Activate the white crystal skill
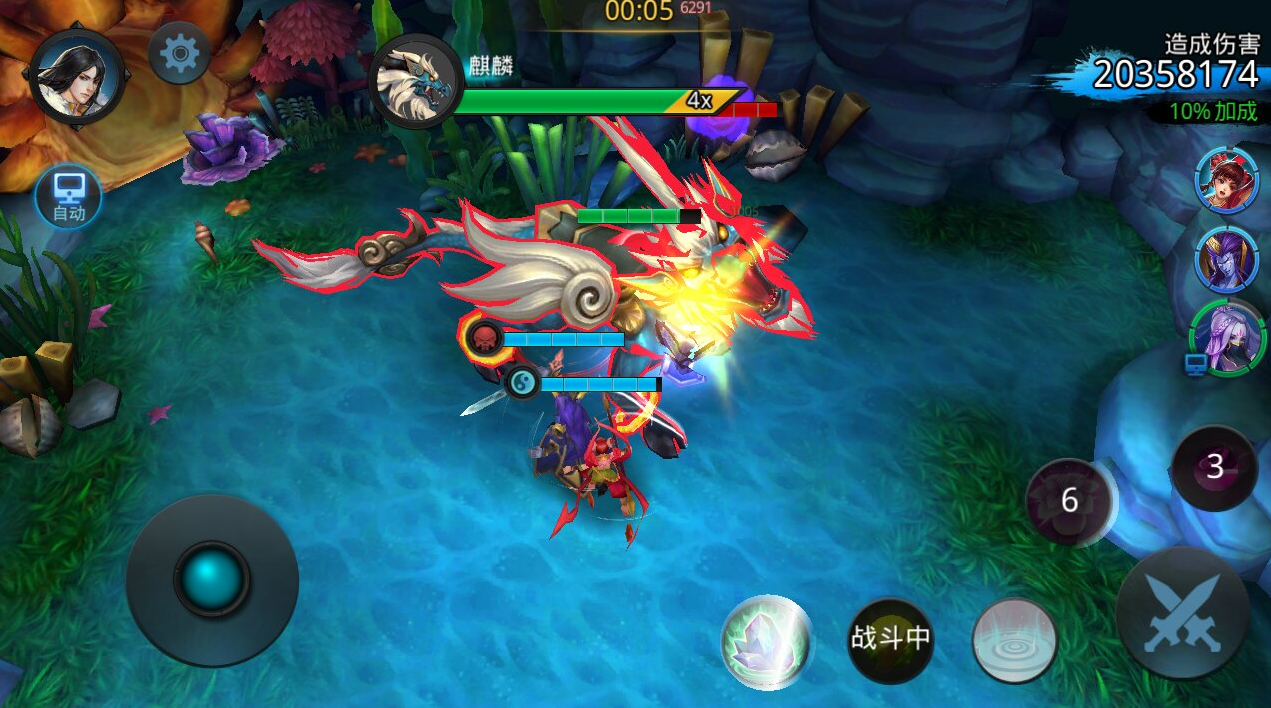Viewport: 1271px width, 708px height. pyautogui.click(x=766, y=641)
